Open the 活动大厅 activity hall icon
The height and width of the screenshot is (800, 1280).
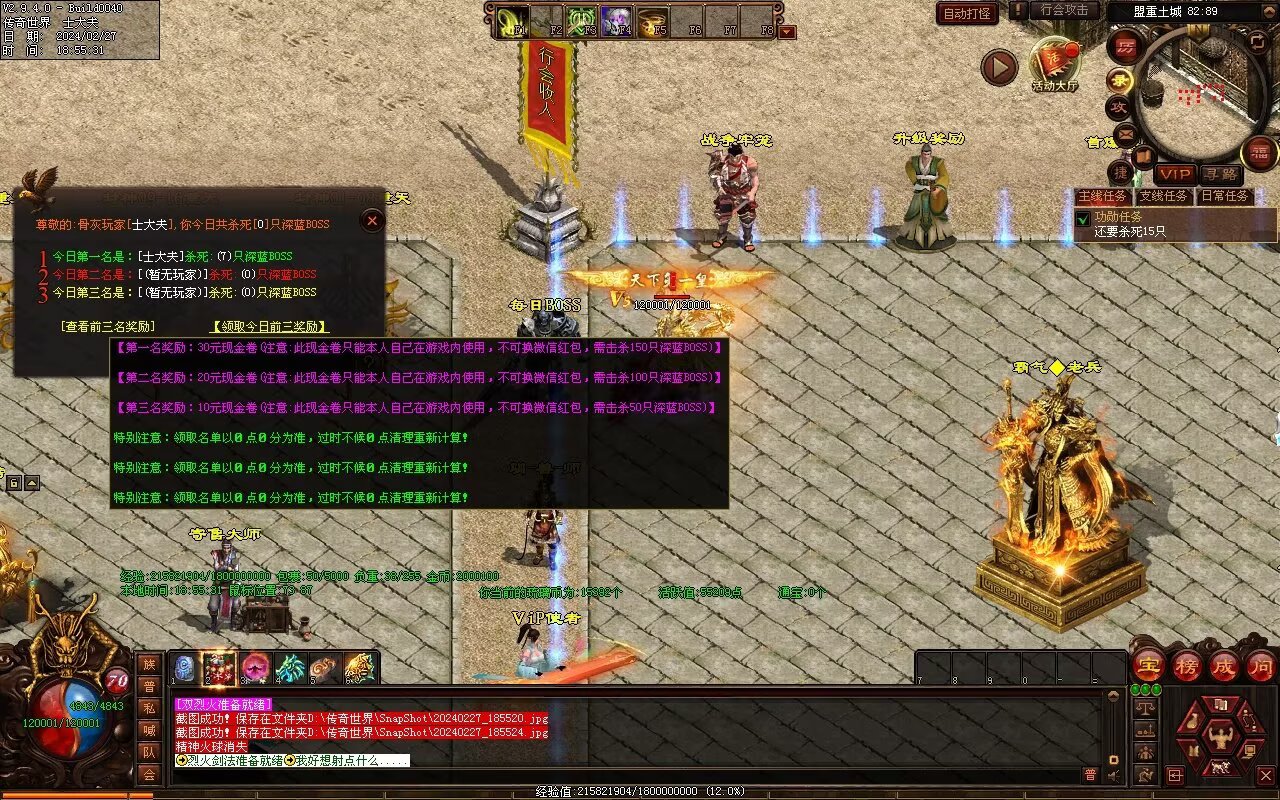tap(1055, 64)
